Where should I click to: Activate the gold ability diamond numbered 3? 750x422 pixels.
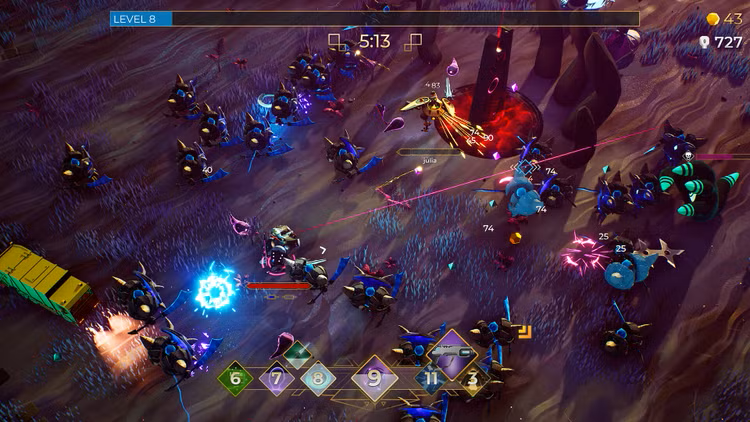tap(473, 378)
